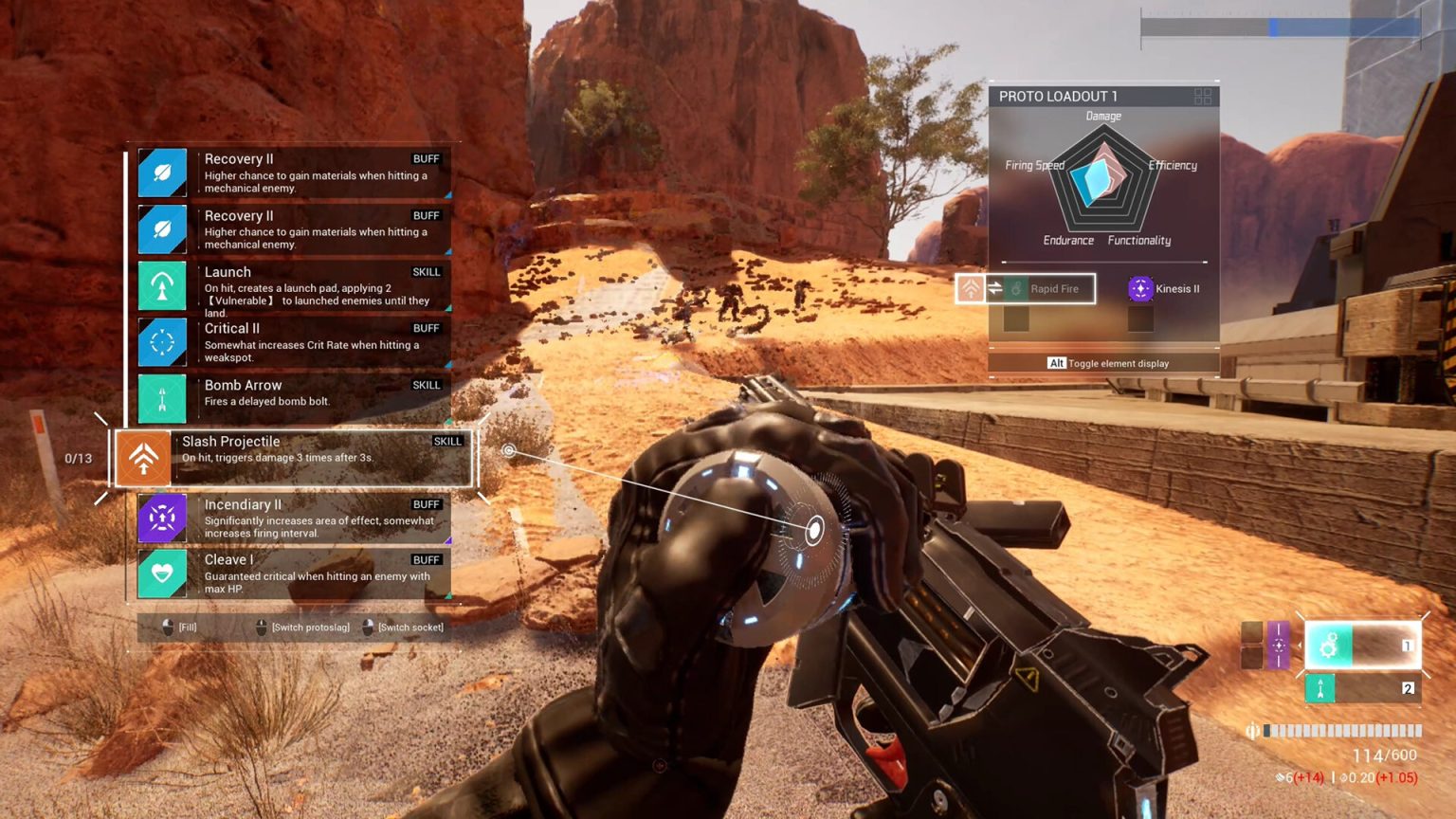The width and height of the screenshot is (1456, 819).
Task: Click the Critical II crosshair icon
Action: pyautogui.click(x=162, y=342)
